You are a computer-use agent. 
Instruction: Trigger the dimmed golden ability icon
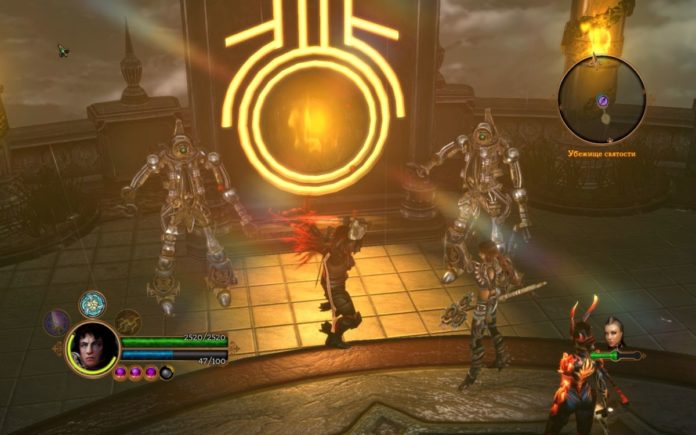point(127,321)
